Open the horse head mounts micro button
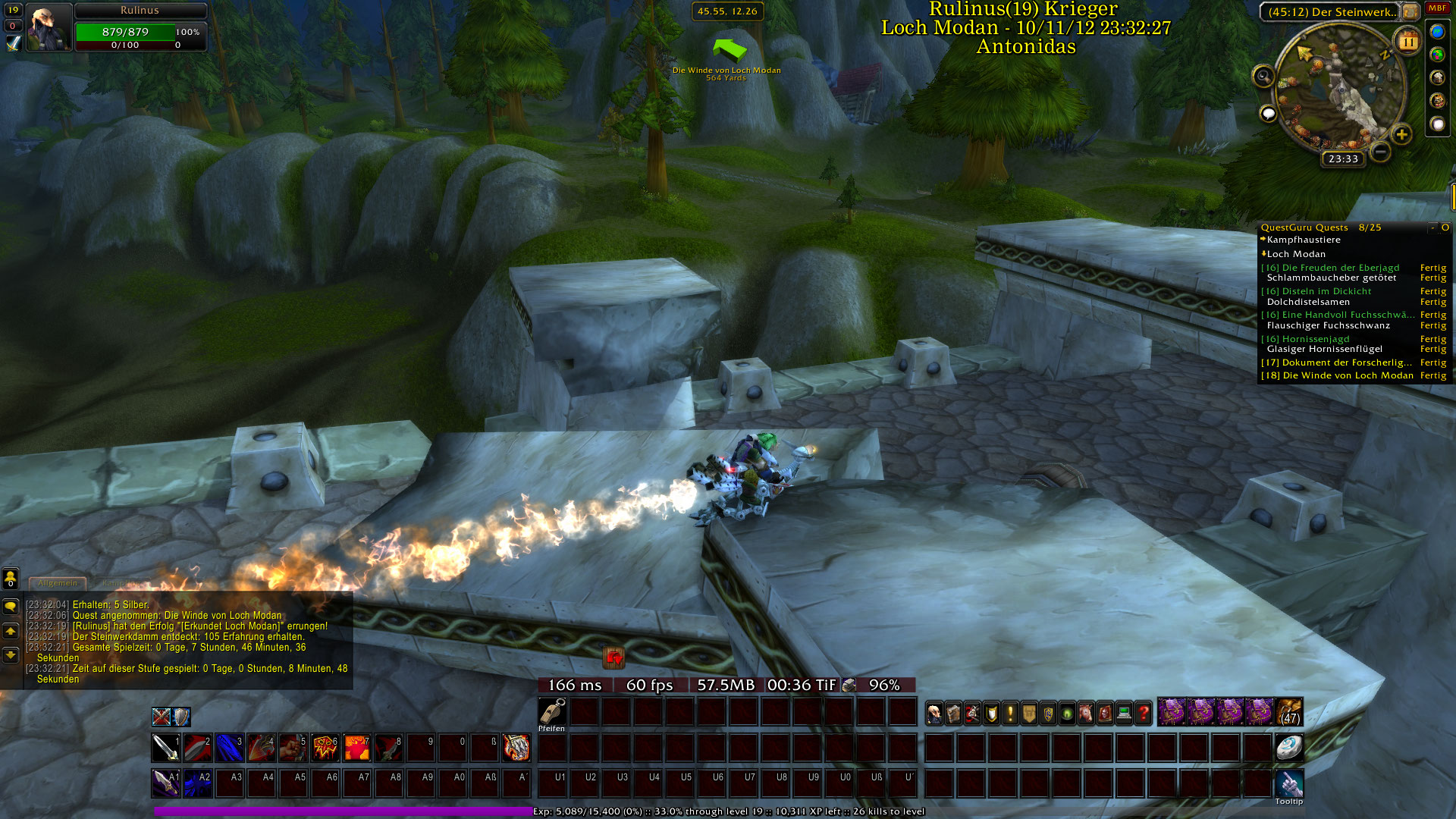The width and height of the screenshot is (1456, 819). (x=1086, y=713)
